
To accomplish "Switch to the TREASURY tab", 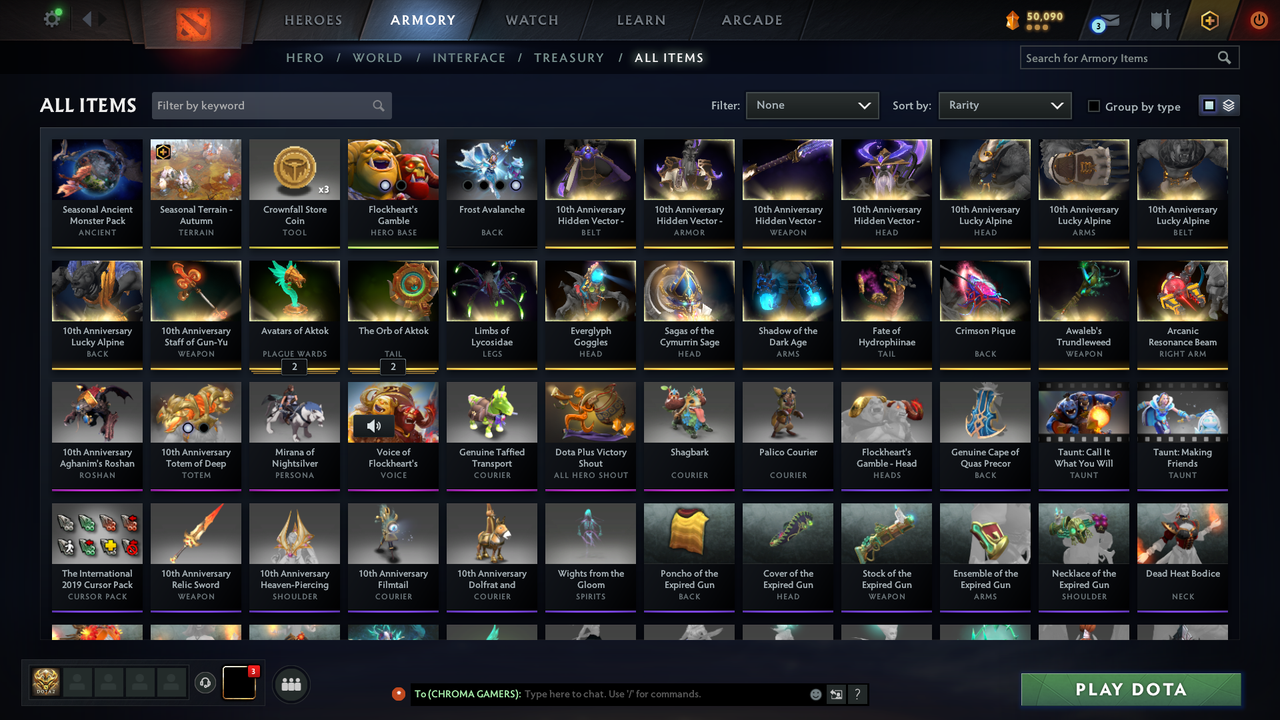I will tap(569, 58).
